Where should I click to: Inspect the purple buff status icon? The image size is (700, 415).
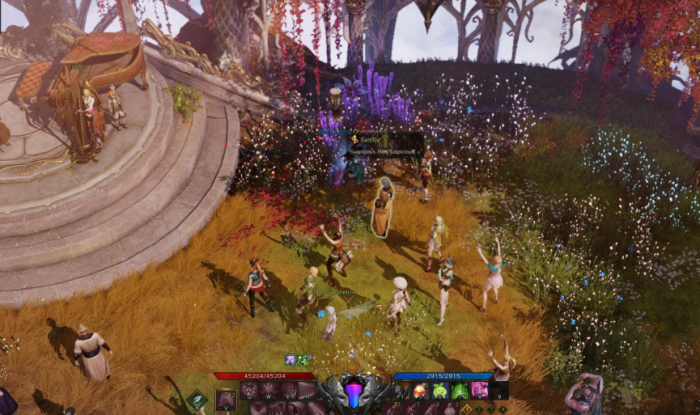pyautogui.click(x=290, y=360)
